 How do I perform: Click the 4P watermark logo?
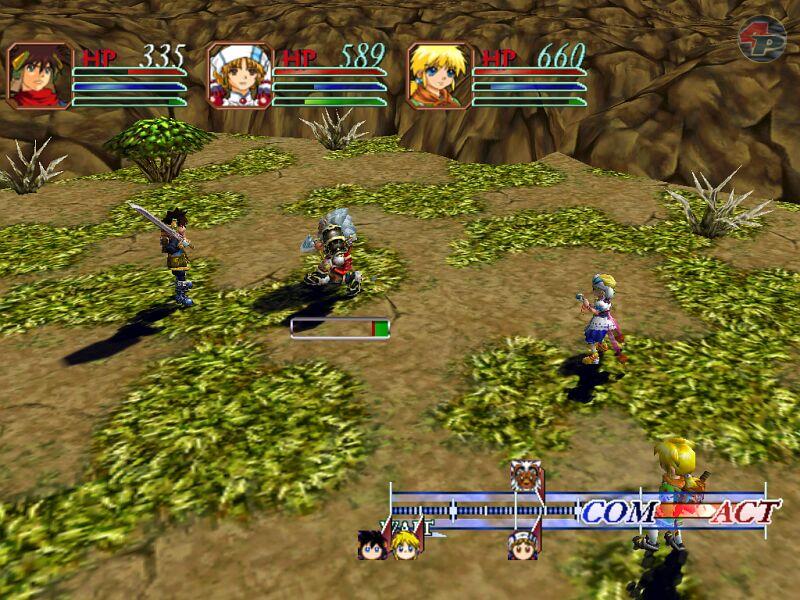coord(762,39)
